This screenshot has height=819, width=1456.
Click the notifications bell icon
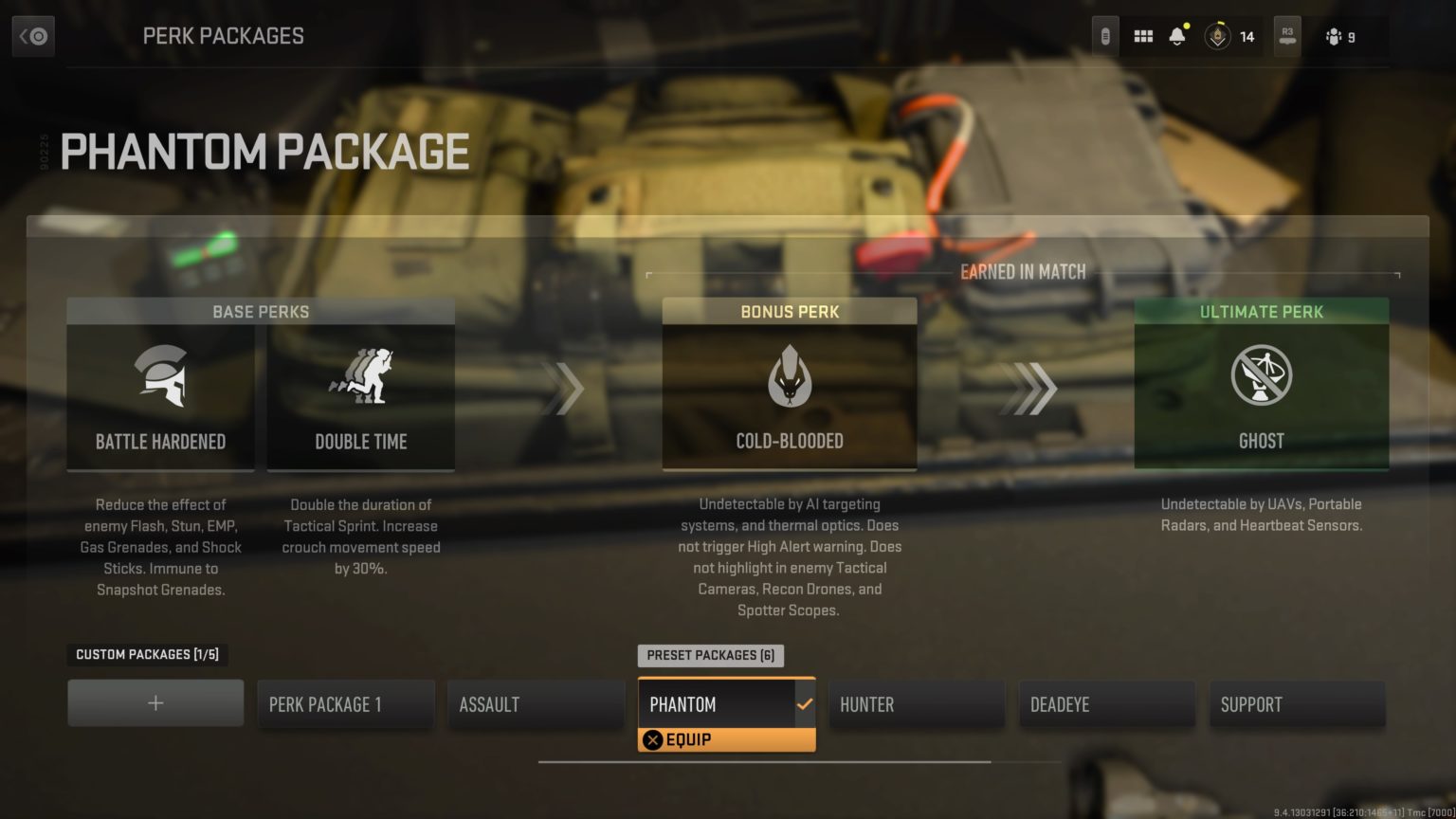1178,35
